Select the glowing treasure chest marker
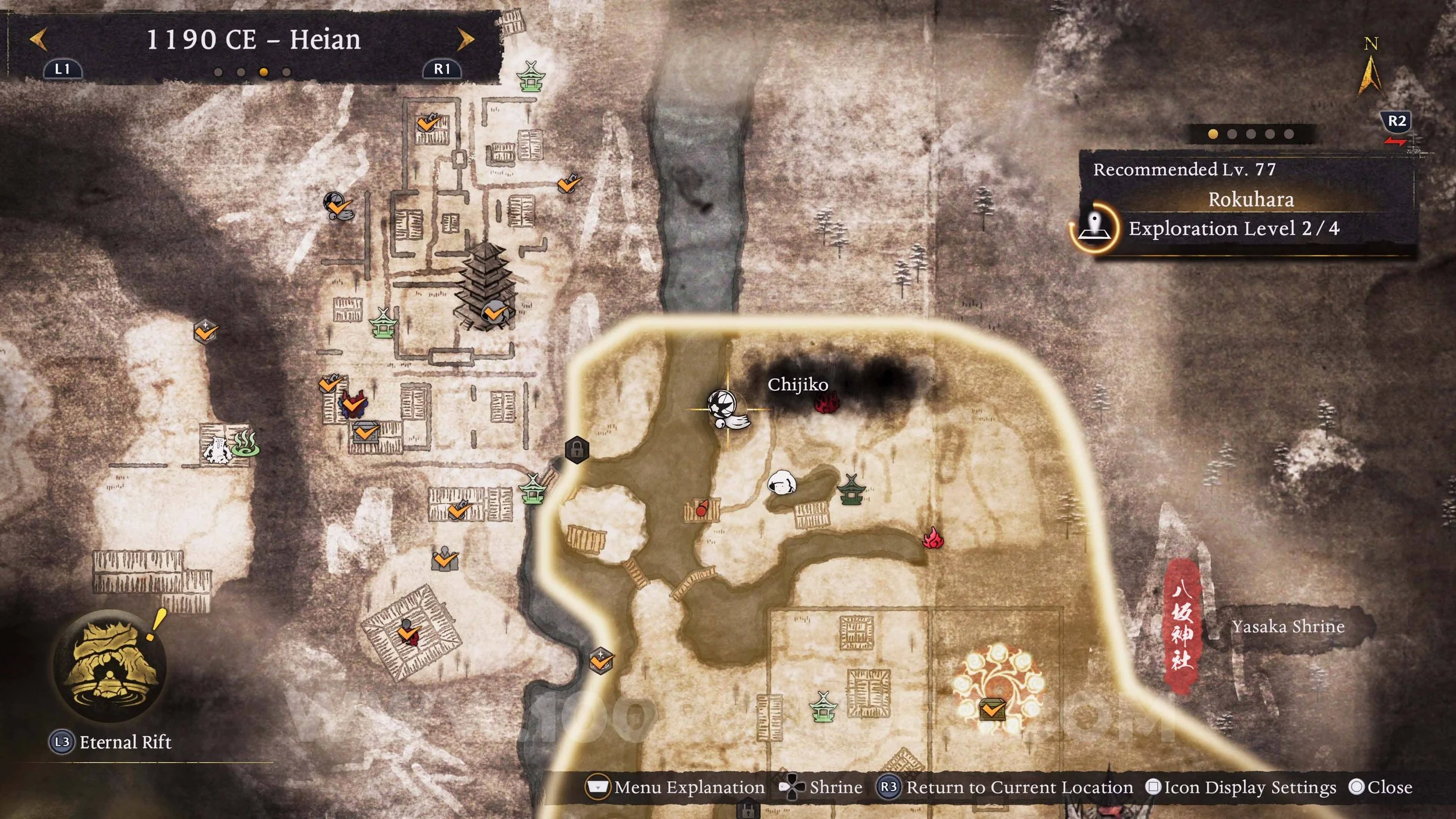 [992, 709]
